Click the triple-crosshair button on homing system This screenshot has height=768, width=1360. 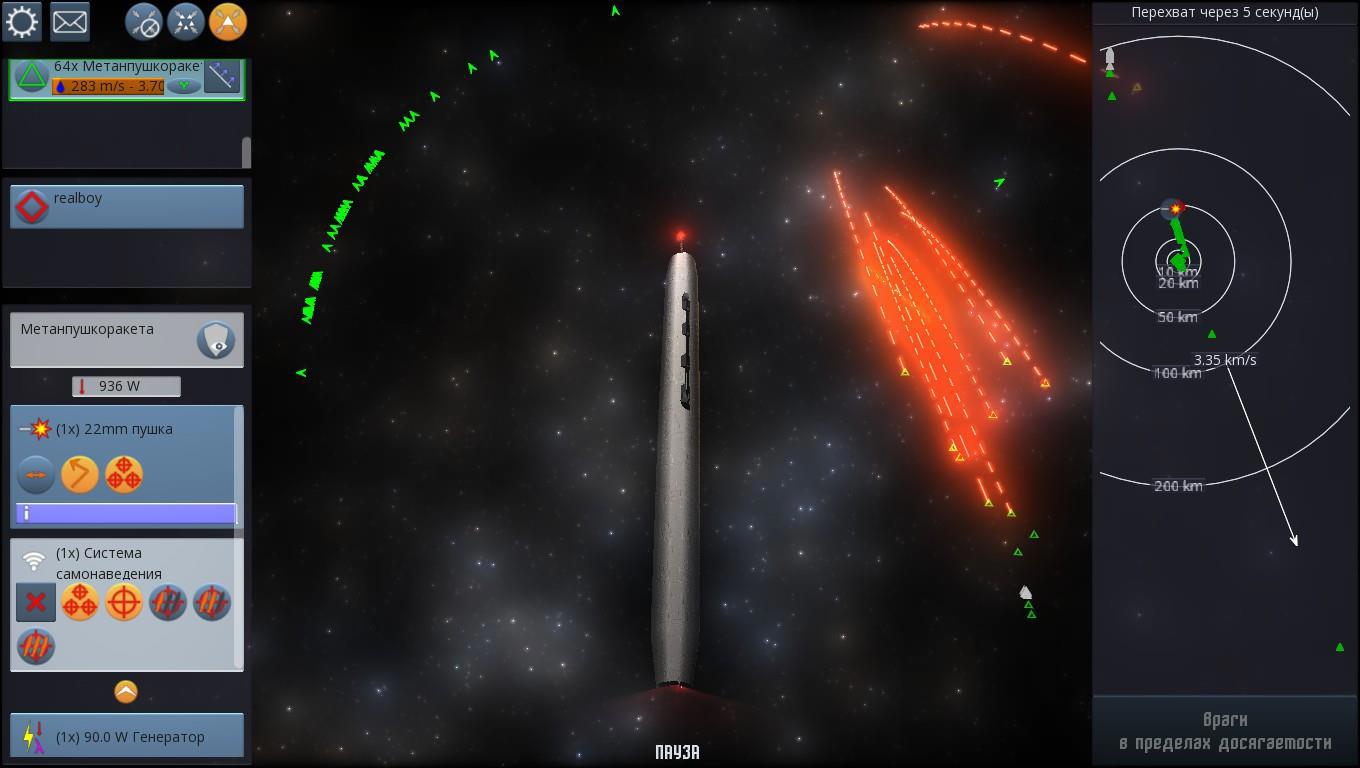click(x=80, y=603)
